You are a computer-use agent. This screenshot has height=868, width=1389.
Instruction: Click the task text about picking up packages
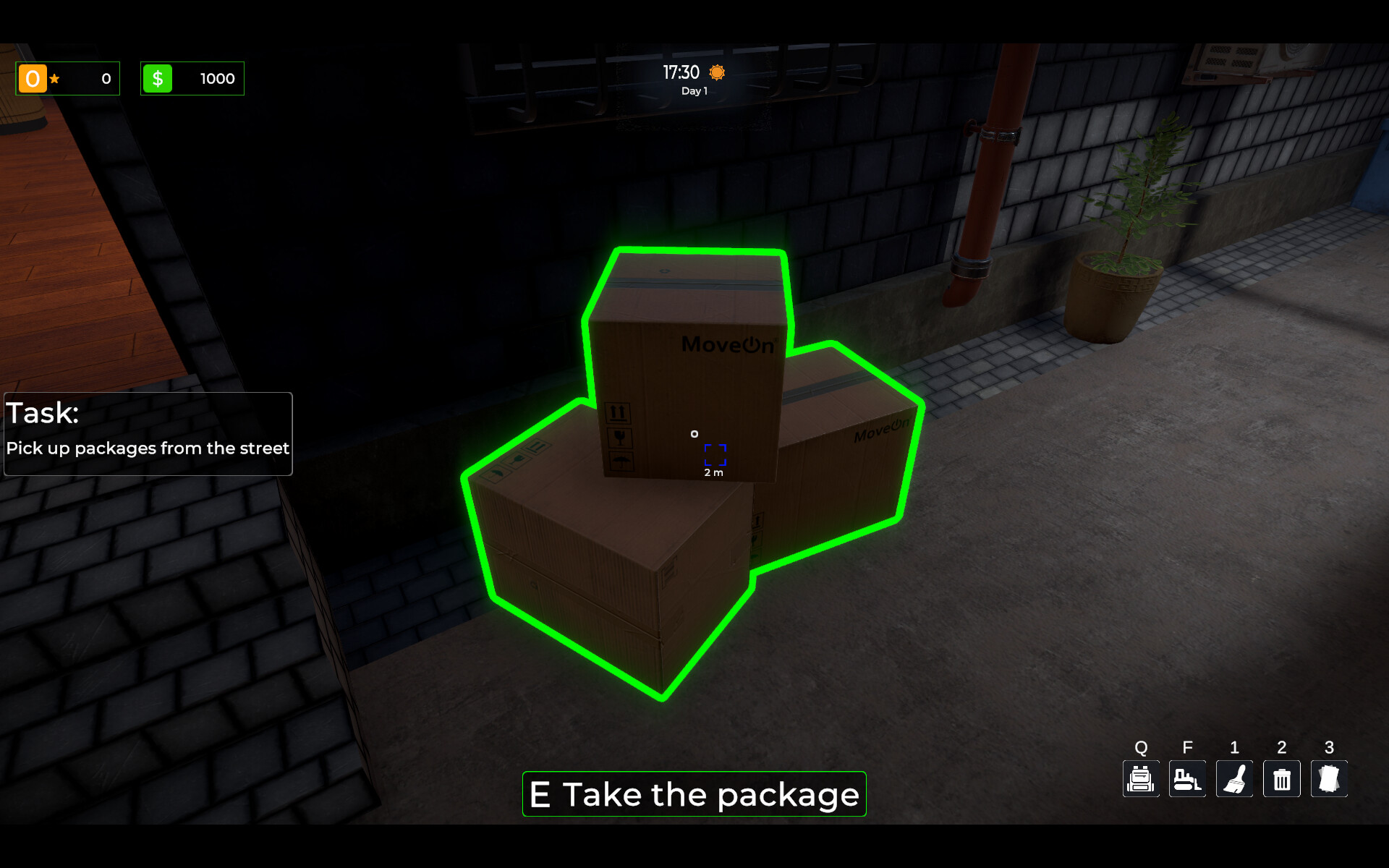point(148,448)
